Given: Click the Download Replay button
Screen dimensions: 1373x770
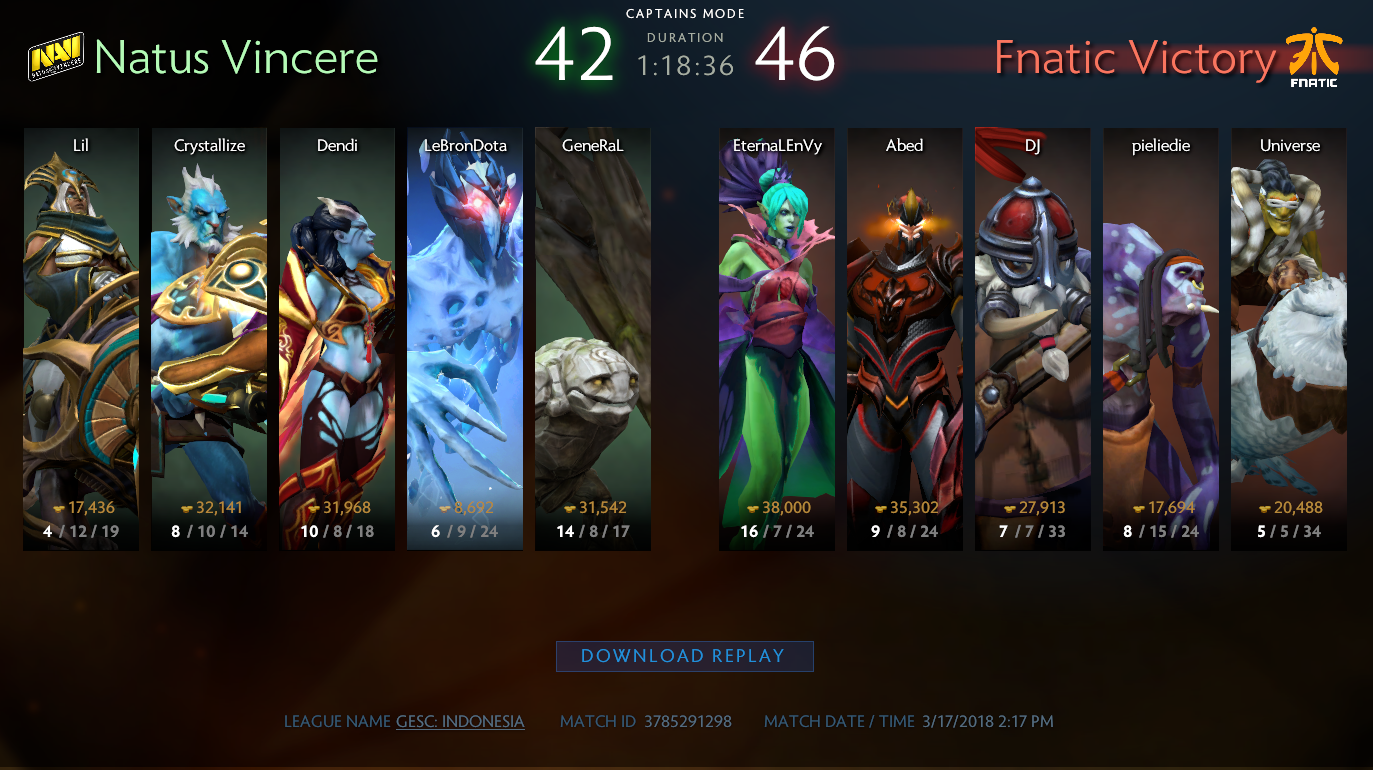Looking at the screenshot, I should pos(684,656).
